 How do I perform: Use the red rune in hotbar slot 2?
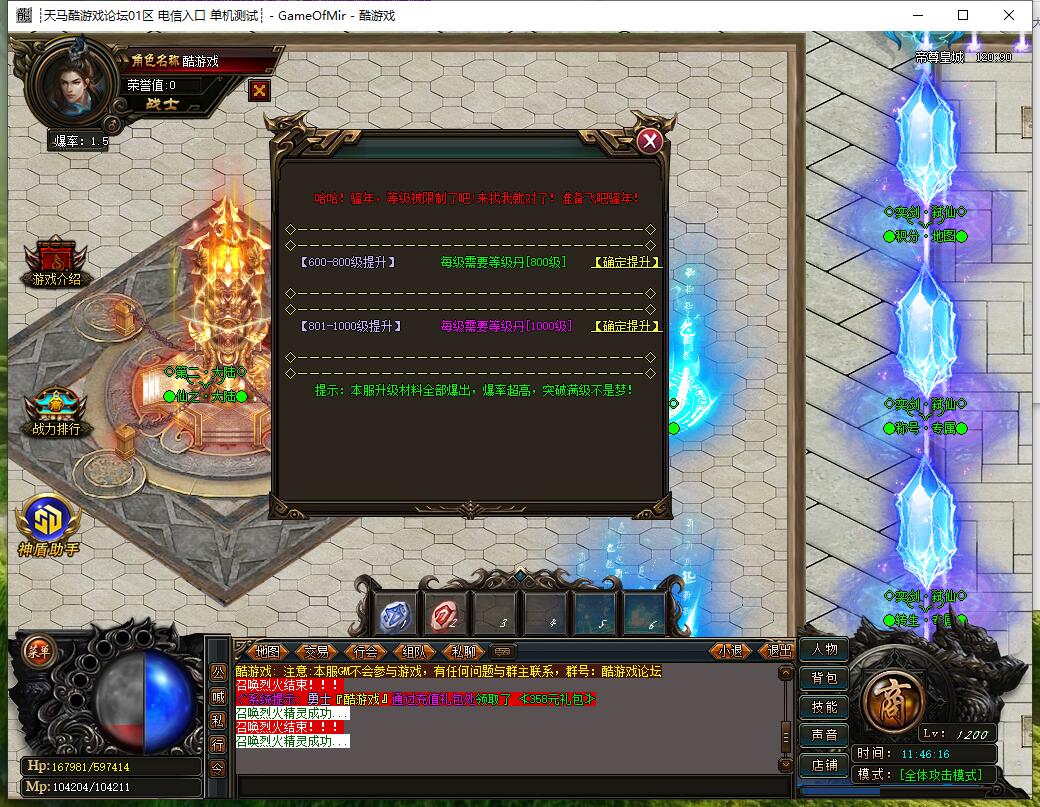click(444, 614)
